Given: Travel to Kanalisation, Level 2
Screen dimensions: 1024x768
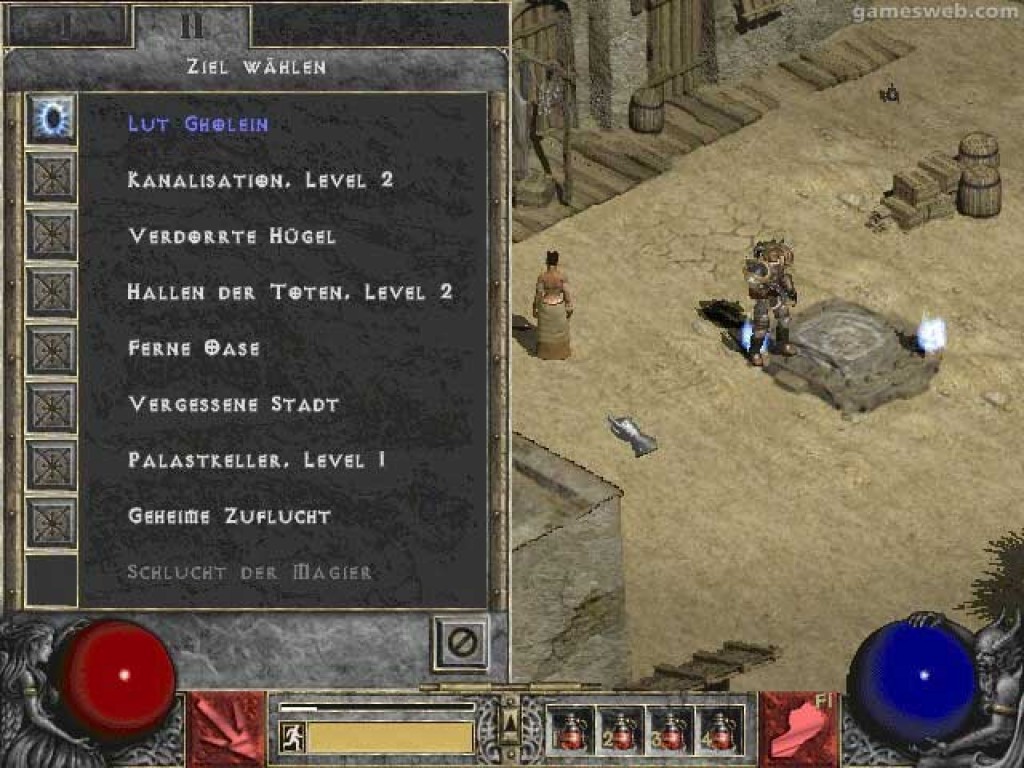Looking at the screenshot, I should click(x=260, y=180).
